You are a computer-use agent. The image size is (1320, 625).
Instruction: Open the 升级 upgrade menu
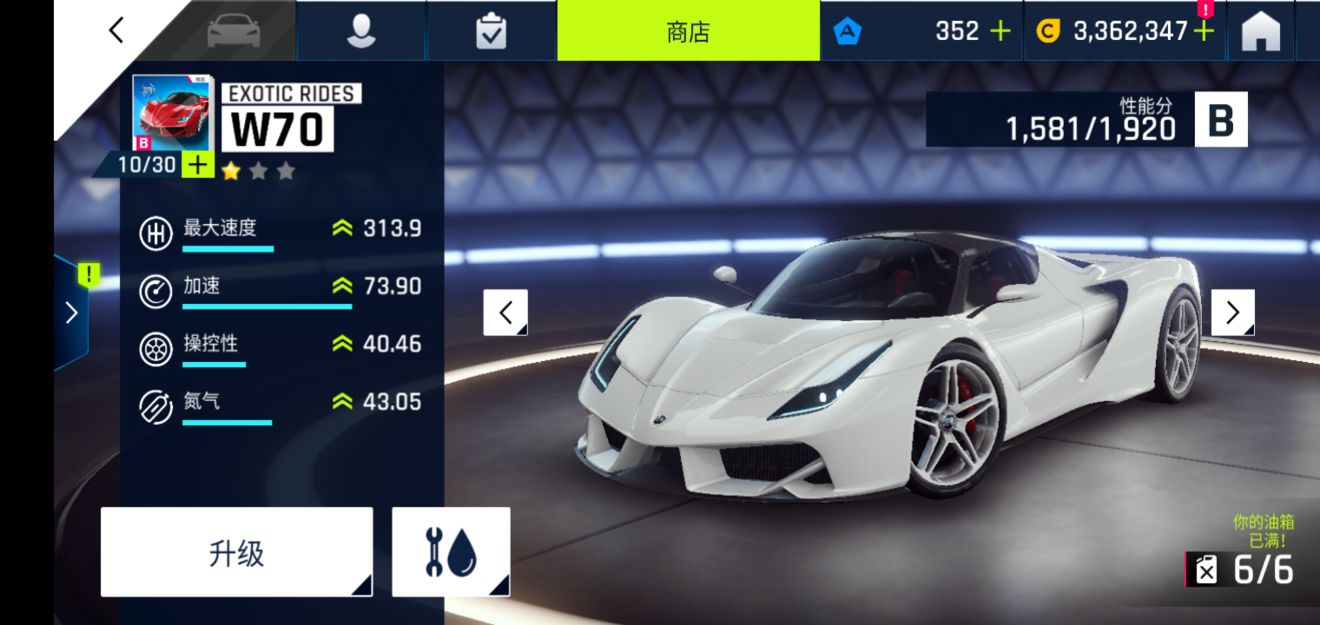click(237, 552)
